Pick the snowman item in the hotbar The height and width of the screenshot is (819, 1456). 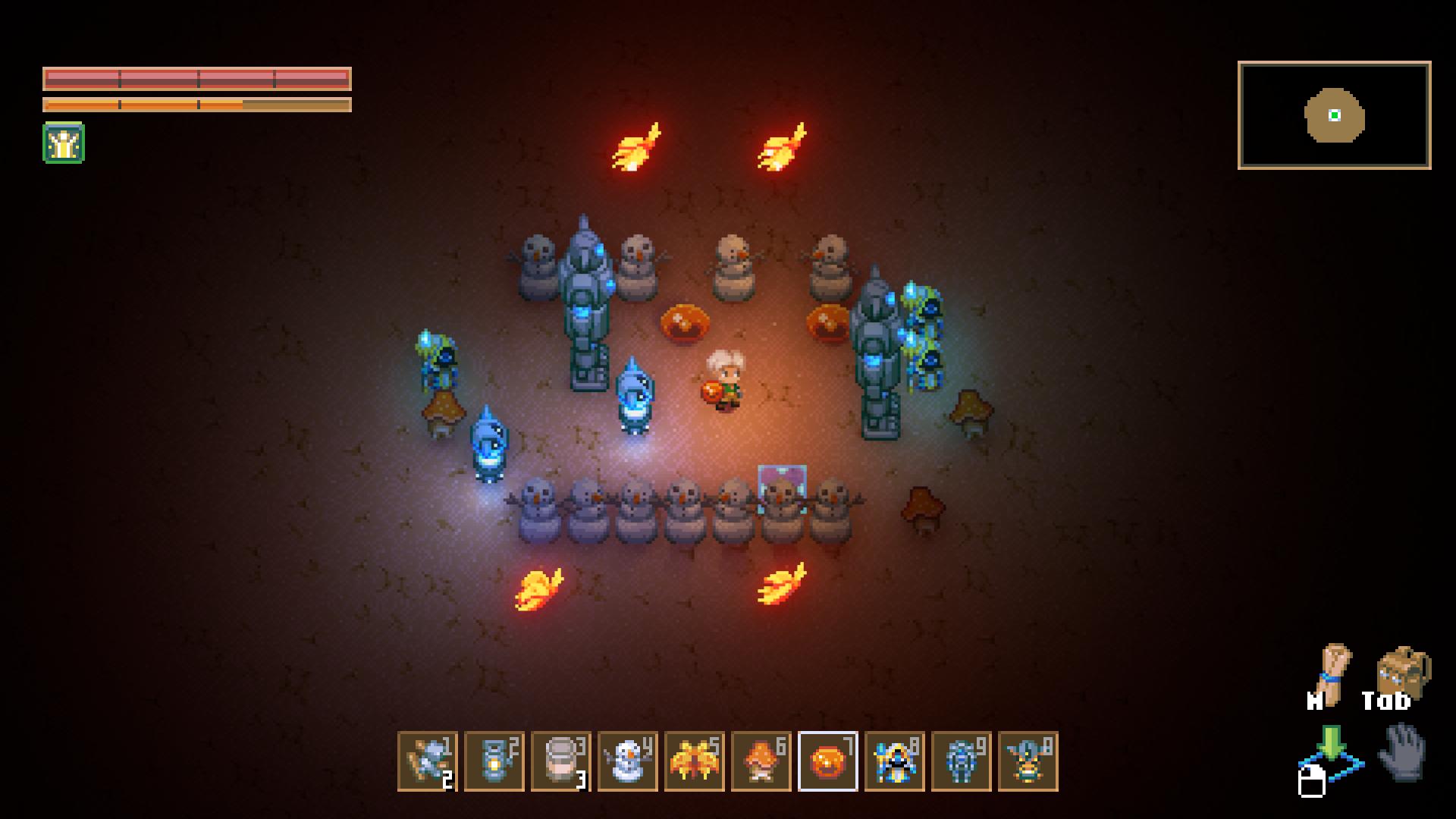627,761
